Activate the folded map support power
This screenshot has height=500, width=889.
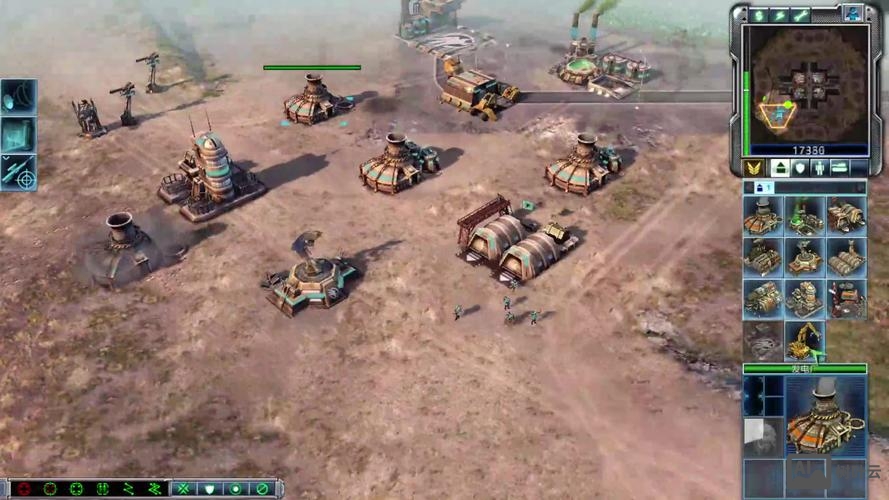click(18, 134)
